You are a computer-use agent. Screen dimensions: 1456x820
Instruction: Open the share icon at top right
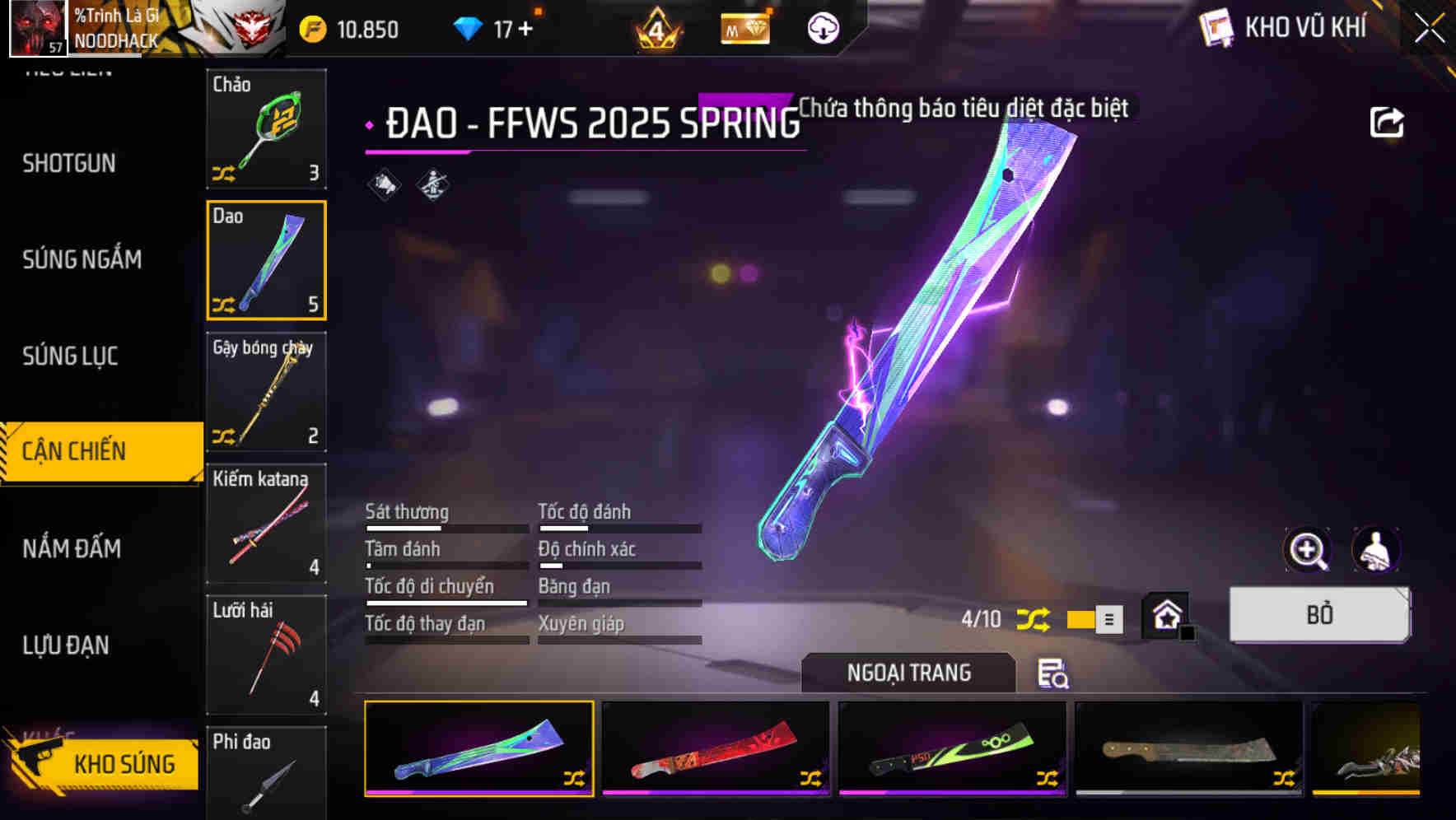[x=1387, y=121]
